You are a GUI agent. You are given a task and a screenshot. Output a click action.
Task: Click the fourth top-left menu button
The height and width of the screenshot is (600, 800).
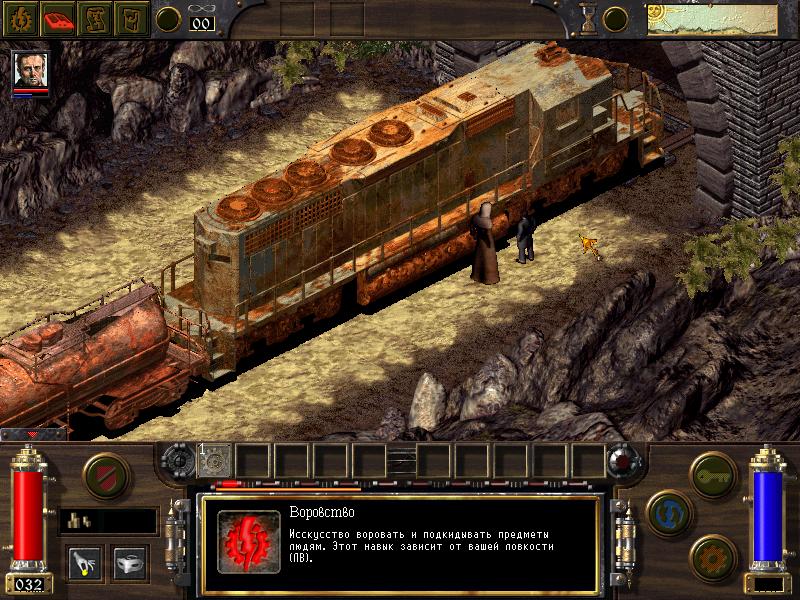[x=132, y=17]
